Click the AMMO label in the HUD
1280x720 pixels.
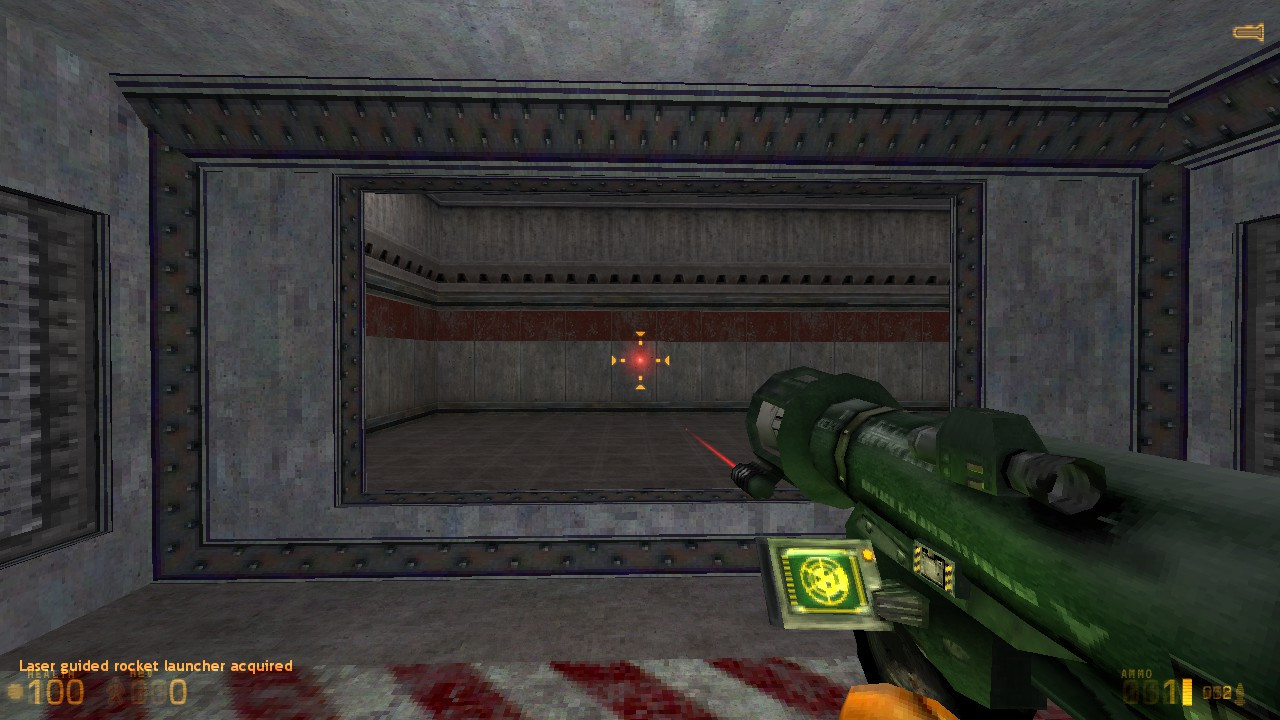click(1137, 673)
